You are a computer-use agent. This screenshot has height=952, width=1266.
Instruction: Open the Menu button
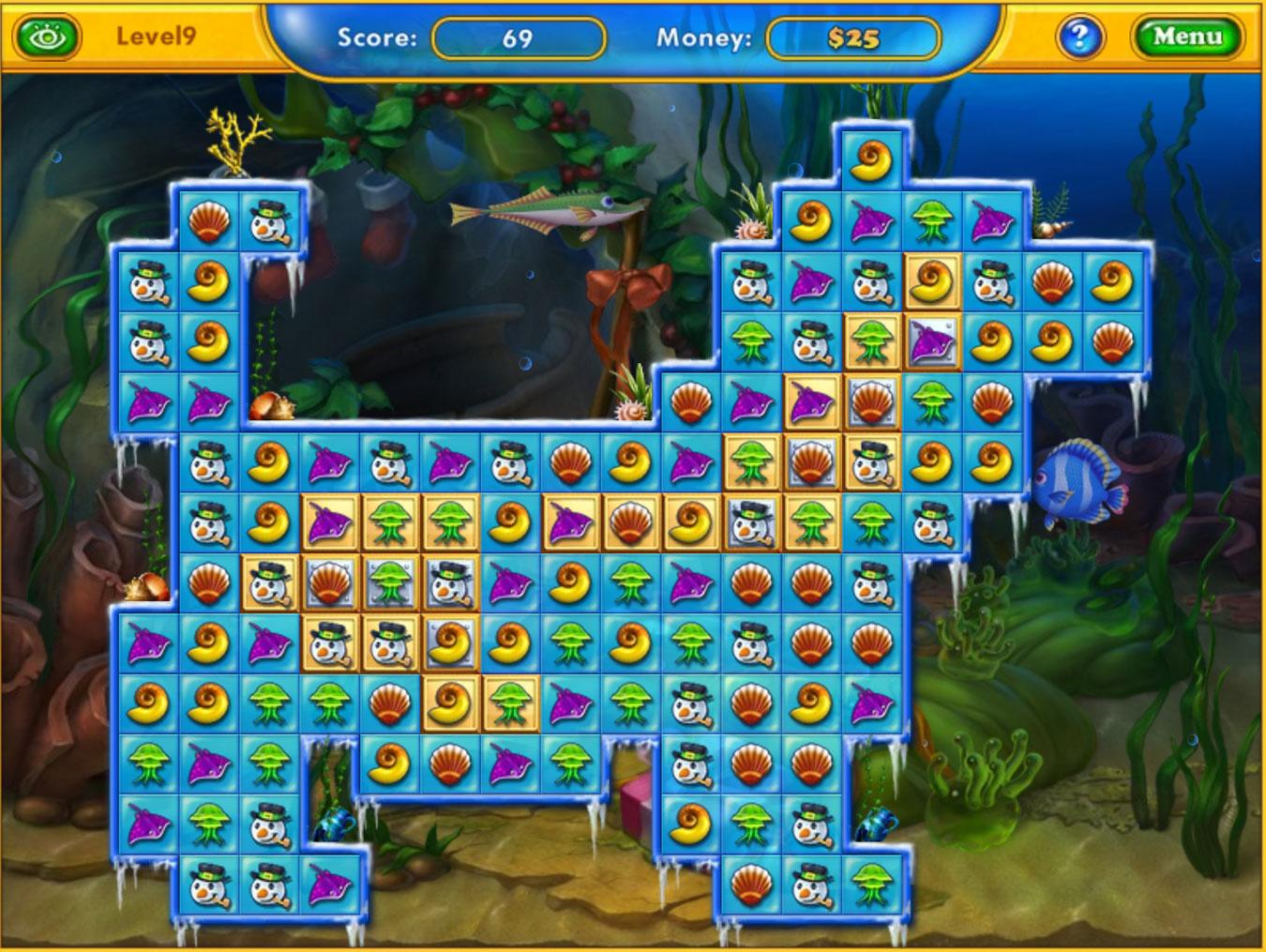tap(1187, 37)
